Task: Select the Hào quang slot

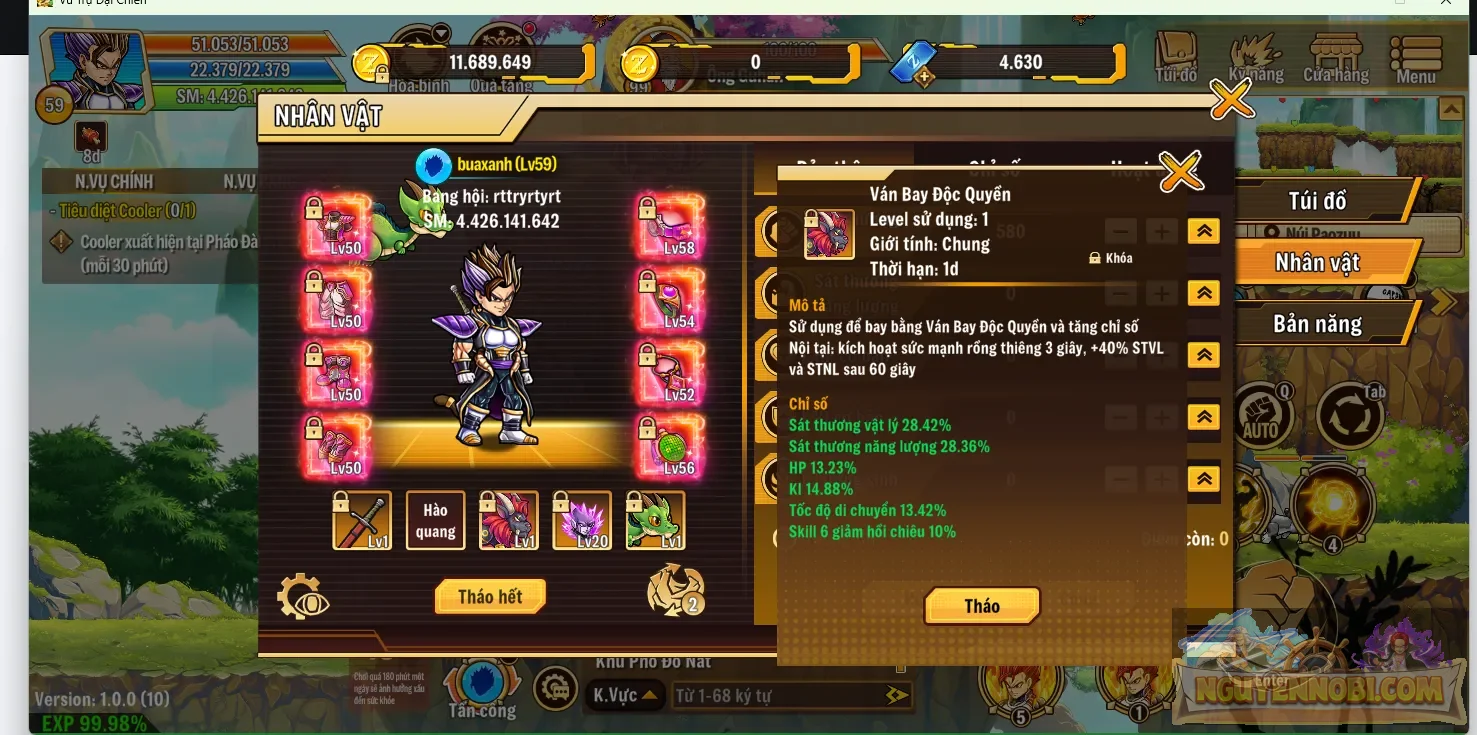Action: (x=434, y=520)
